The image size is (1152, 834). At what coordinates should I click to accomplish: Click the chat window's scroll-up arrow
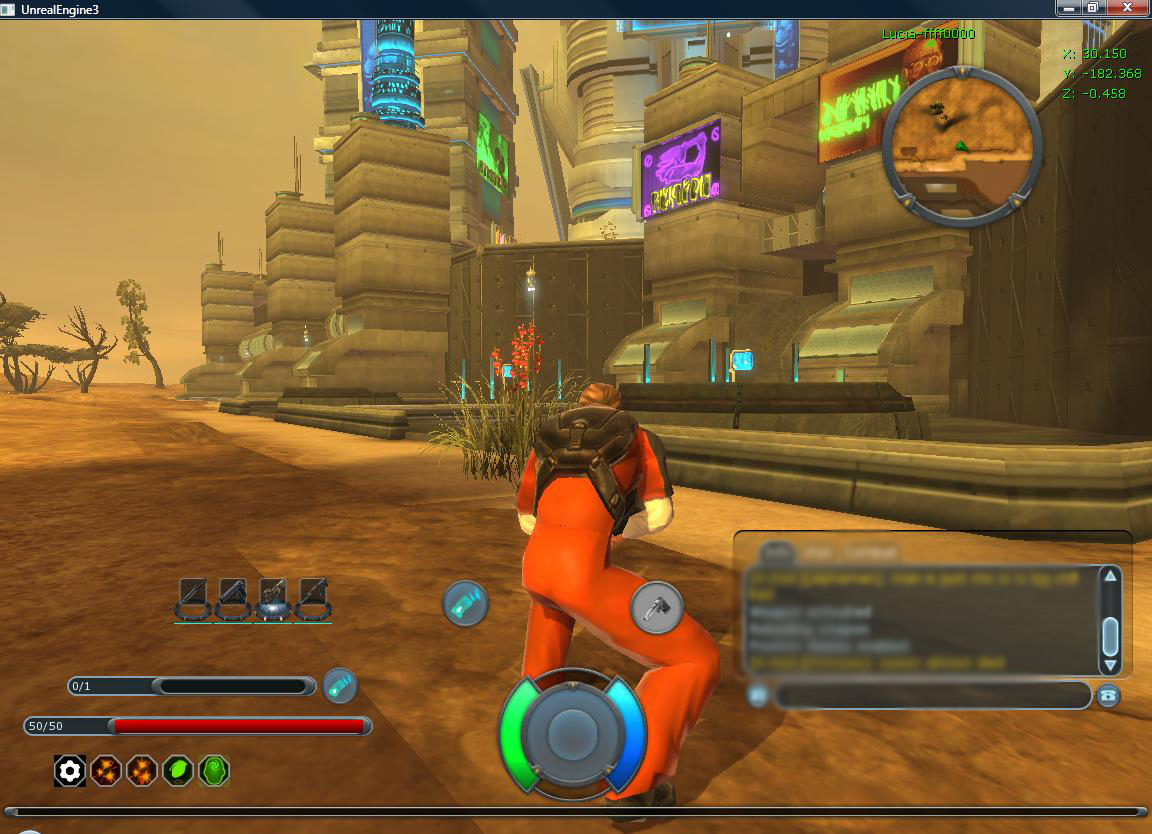[1110, 576]
